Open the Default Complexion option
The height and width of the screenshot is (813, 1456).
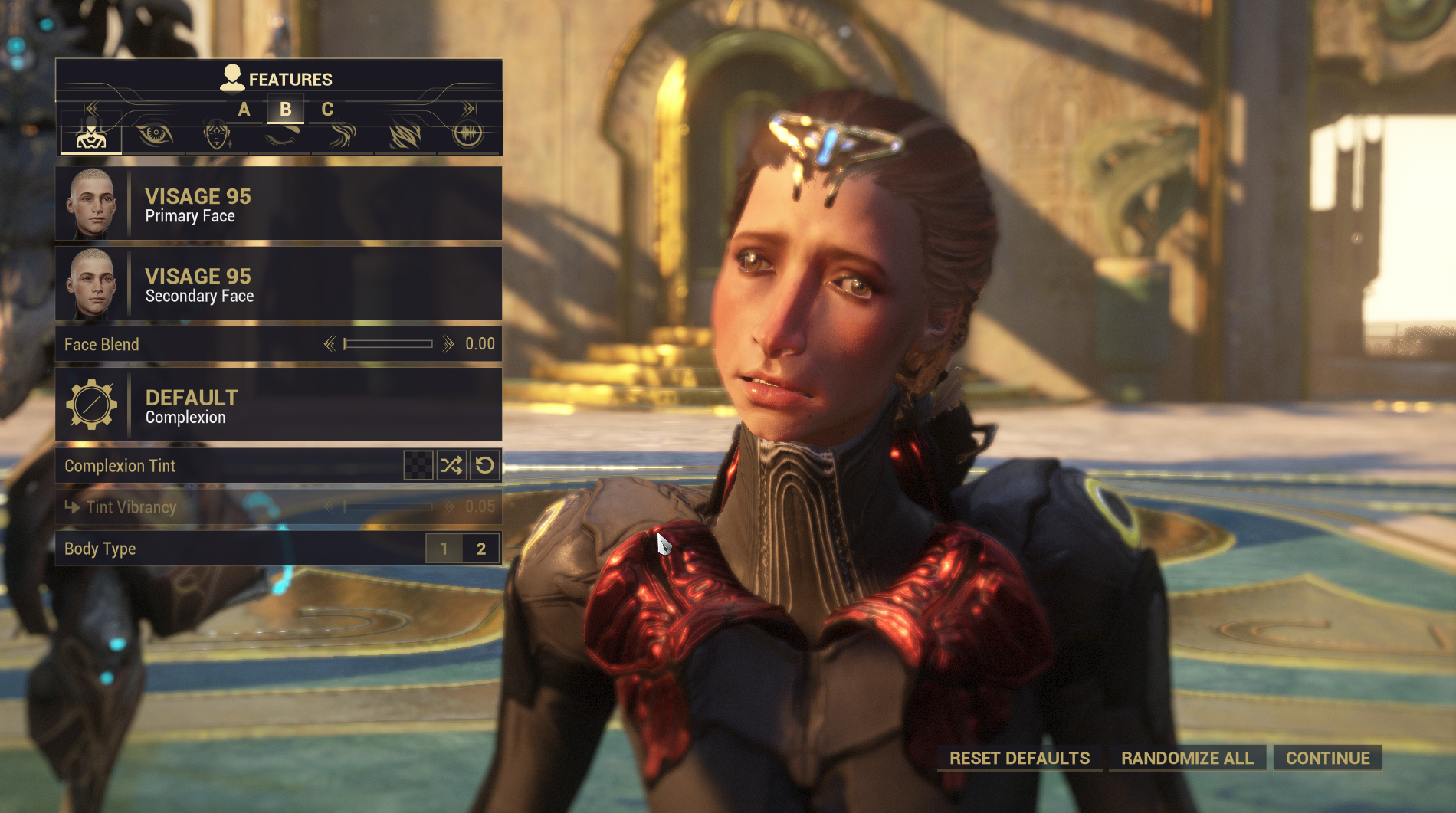pos(278,405)
